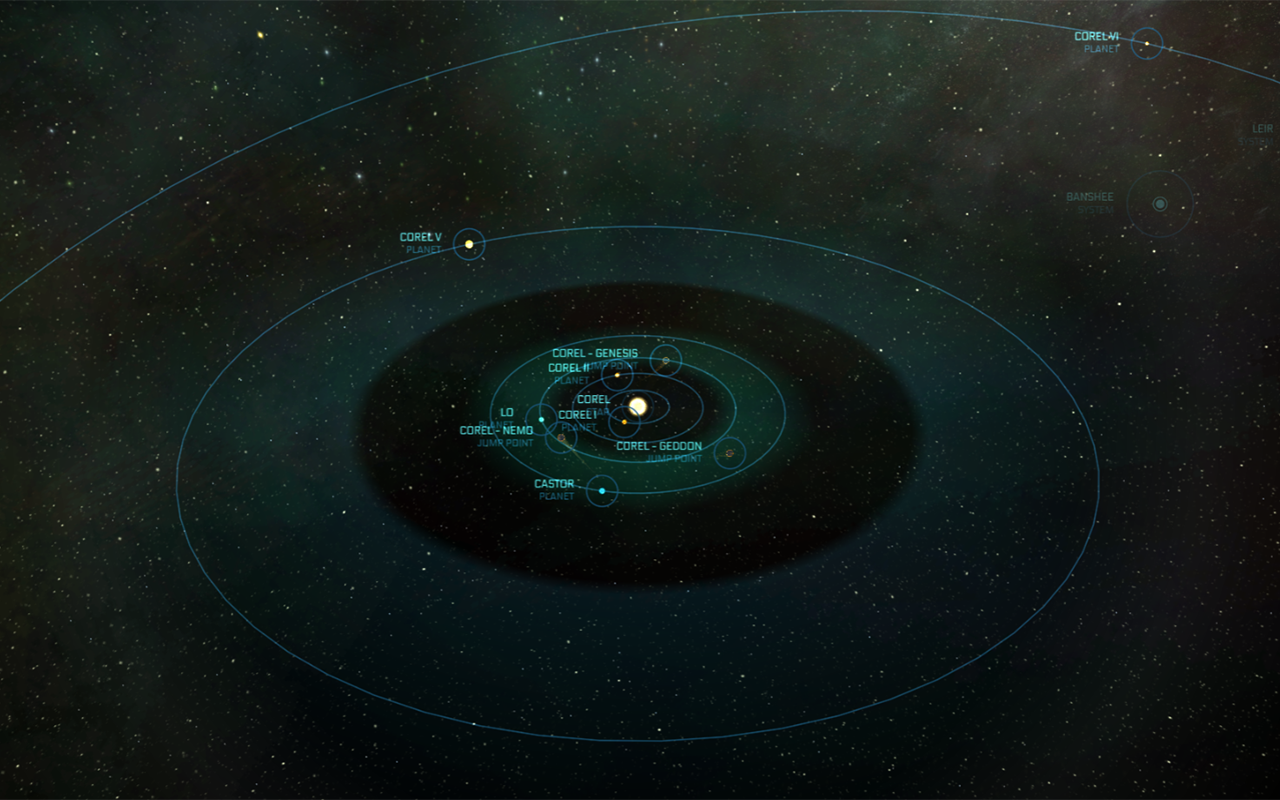Click the Corel I planet marker
This screenshot has height=800, width=1280.
[624, 422]
